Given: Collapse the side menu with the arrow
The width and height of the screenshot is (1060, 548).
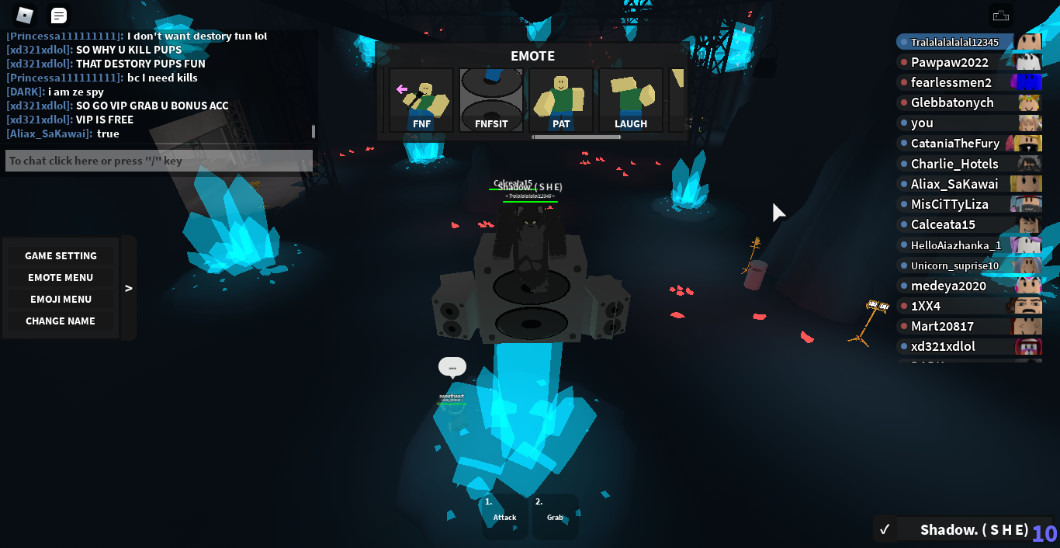Looking at the screenshot, I should tap(128, 288).
